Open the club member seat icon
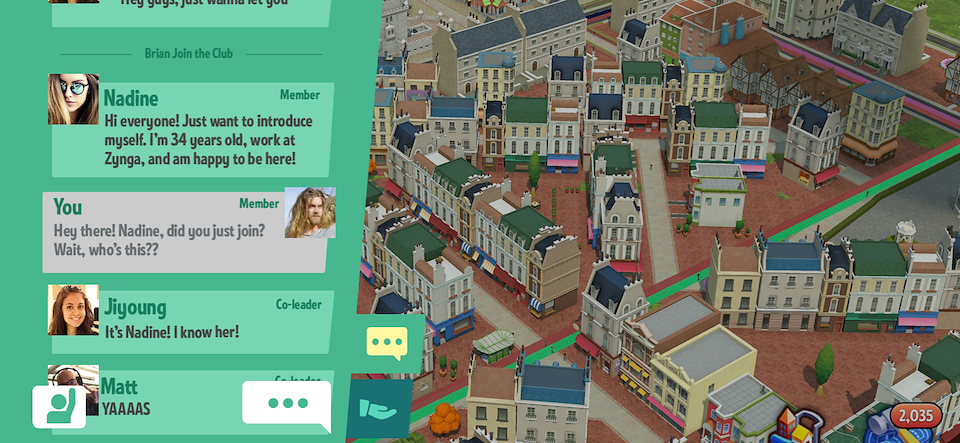This screenshot has height=443, width=960. 59,407
